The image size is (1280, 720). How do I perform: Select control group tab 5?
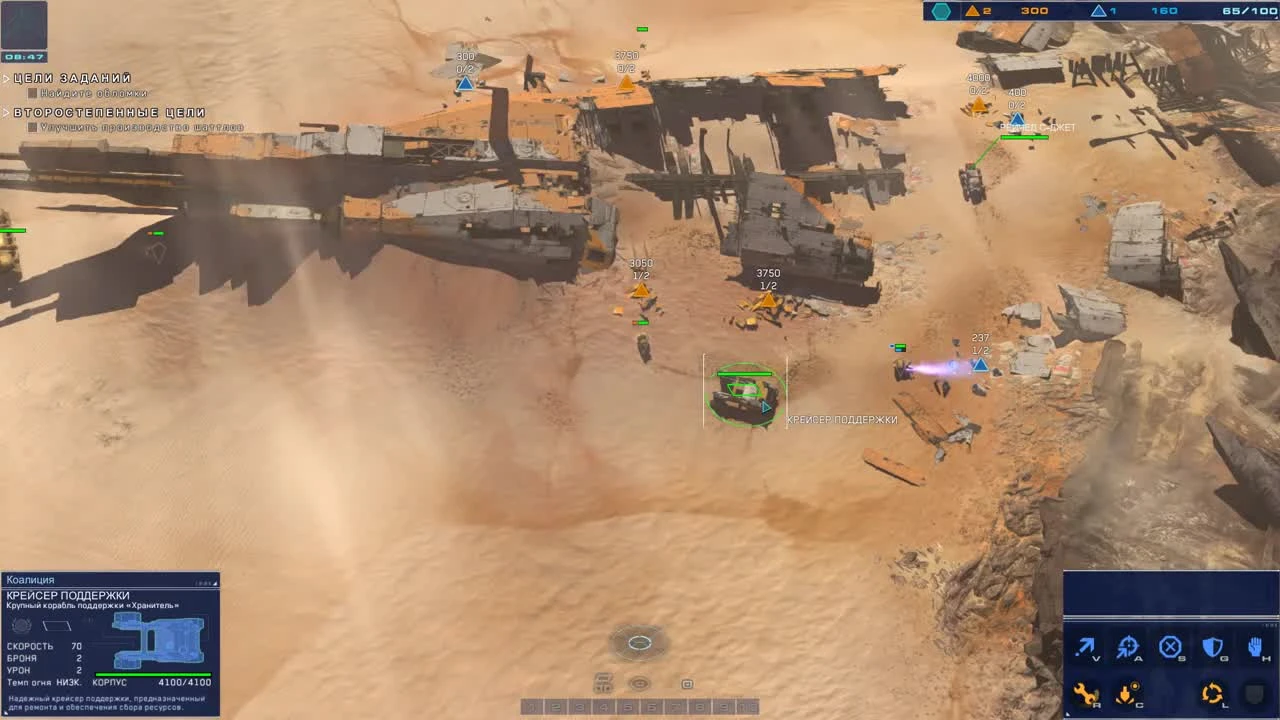click(626, 706)
